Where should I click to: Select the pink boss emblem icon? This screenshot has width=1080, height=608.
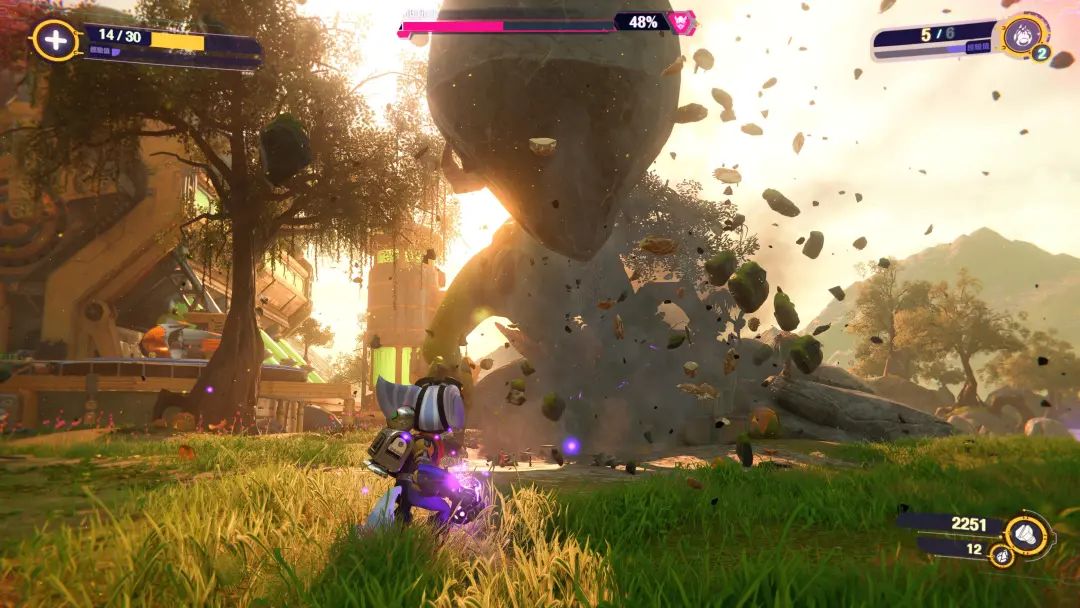[x=682, y=22]
